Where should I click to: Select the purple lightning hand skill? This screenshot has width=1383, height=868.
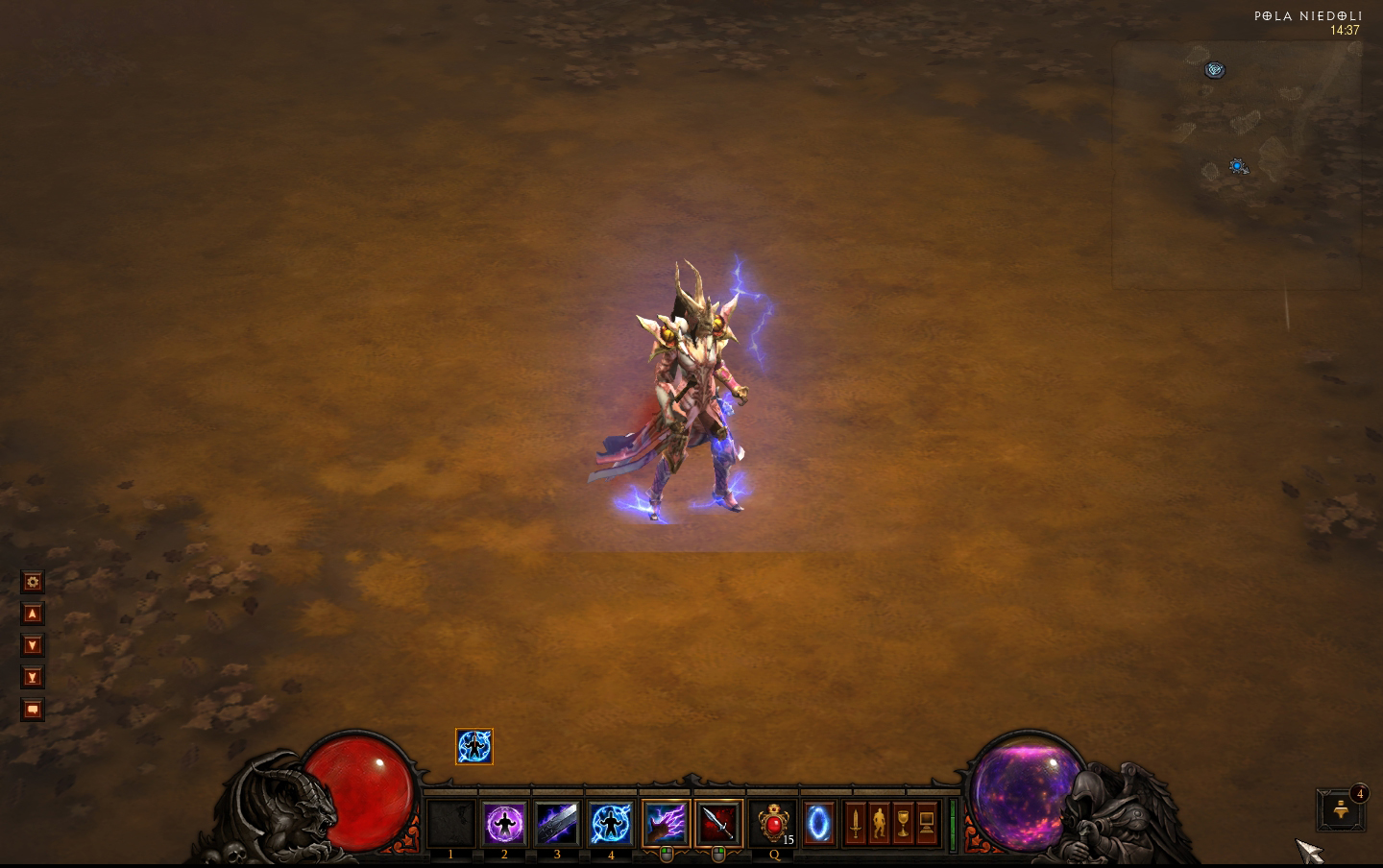pyautogui.click(x=666, y=824)
